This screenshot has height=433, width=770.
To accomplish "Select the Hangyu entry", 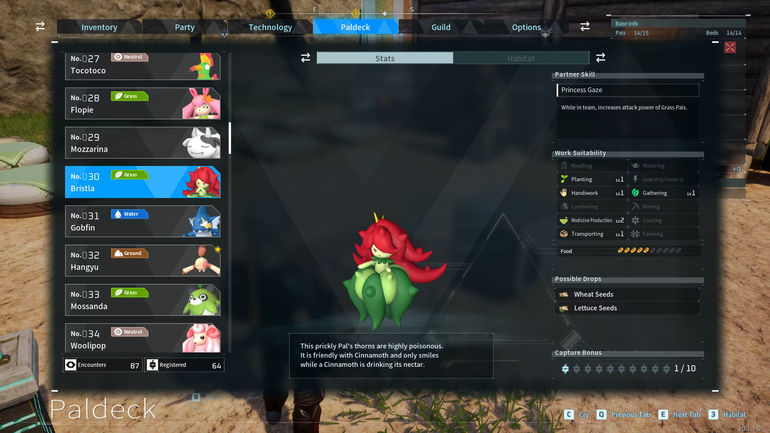I will (143, 260).
